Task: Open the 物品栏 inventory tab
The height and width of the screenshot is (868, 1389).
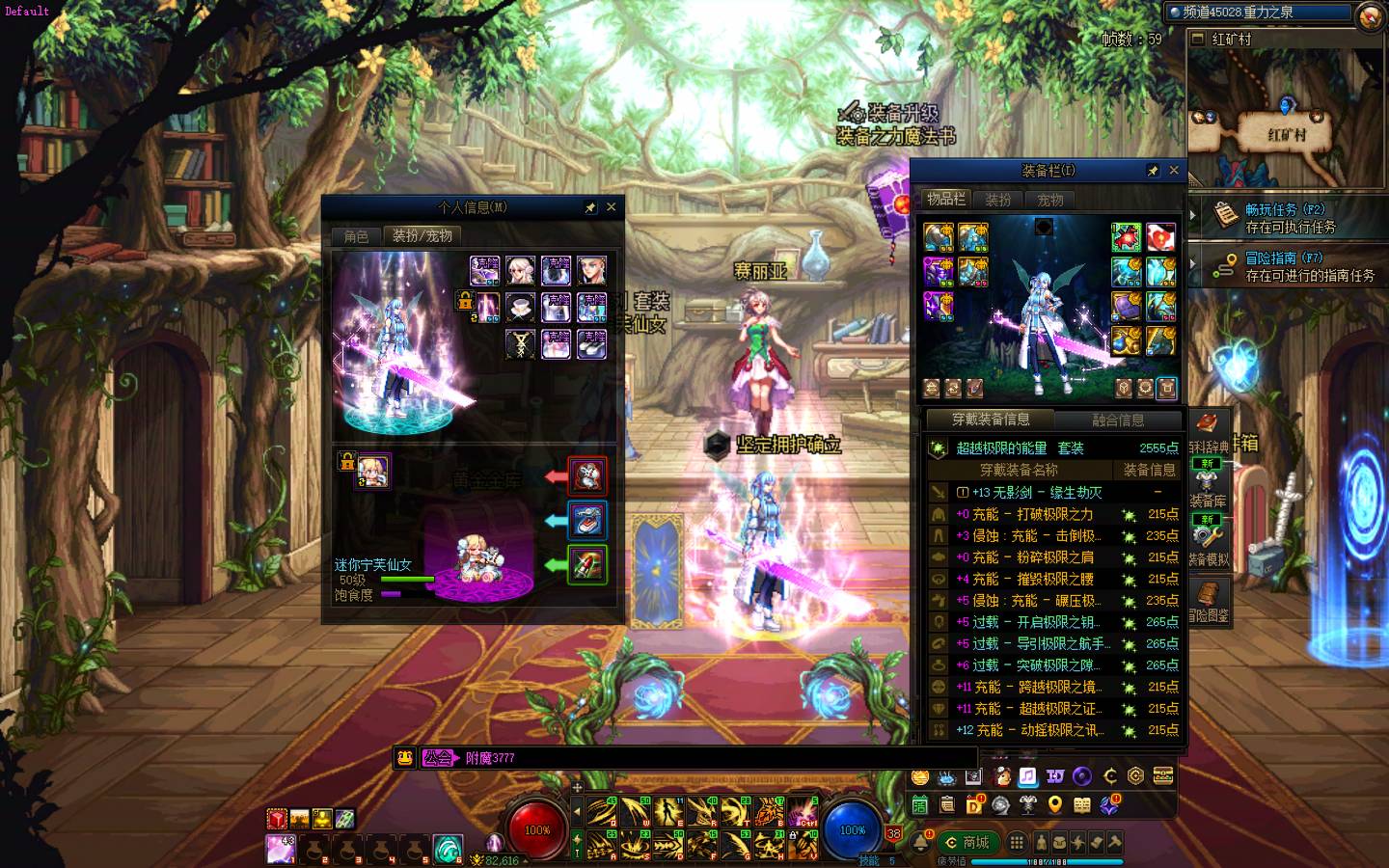Action: [x=945, y=200]
